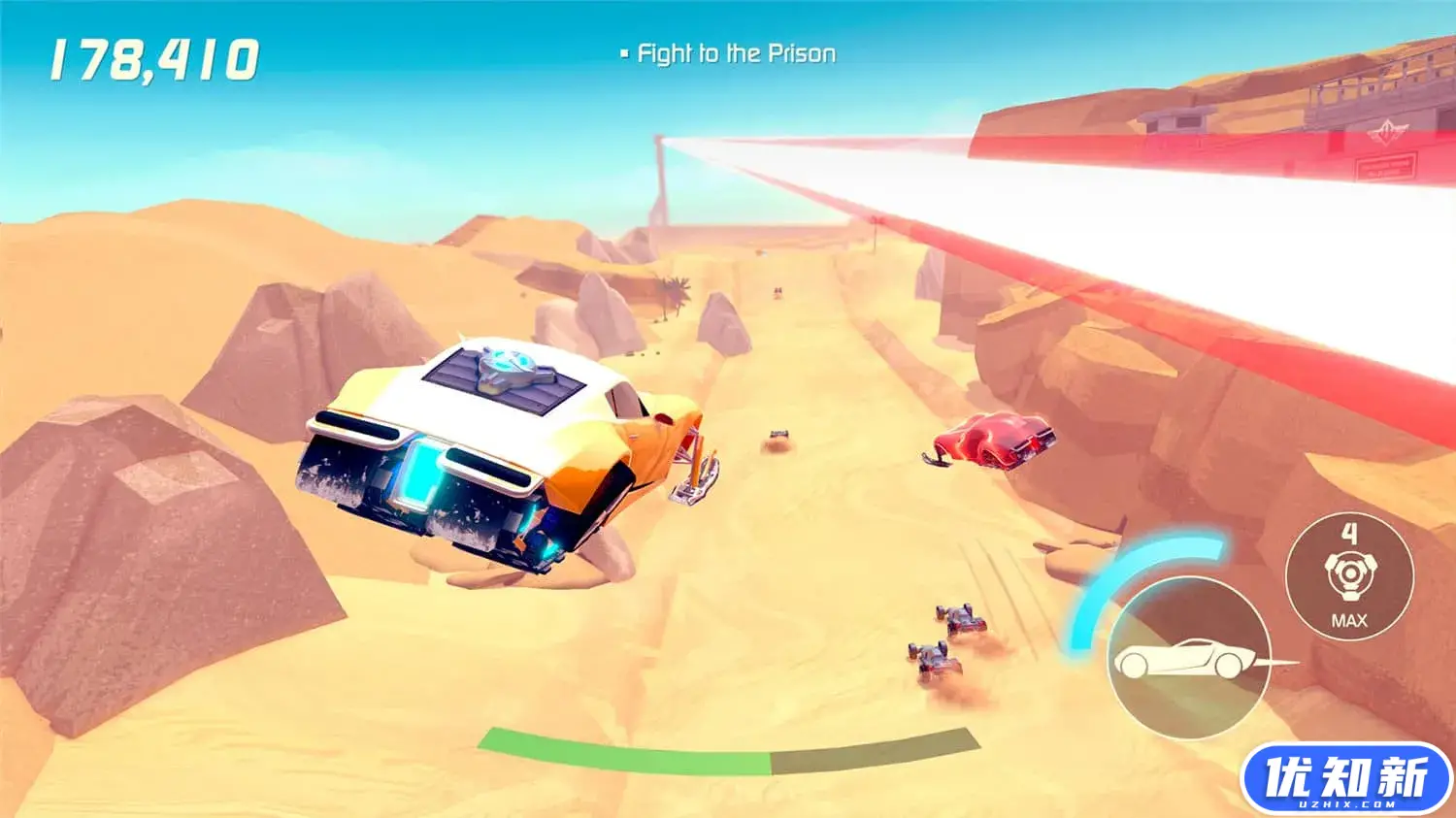Trigger the MAX special weapon ability
Screen dimensions: 1456x818
pos(1349,576)
